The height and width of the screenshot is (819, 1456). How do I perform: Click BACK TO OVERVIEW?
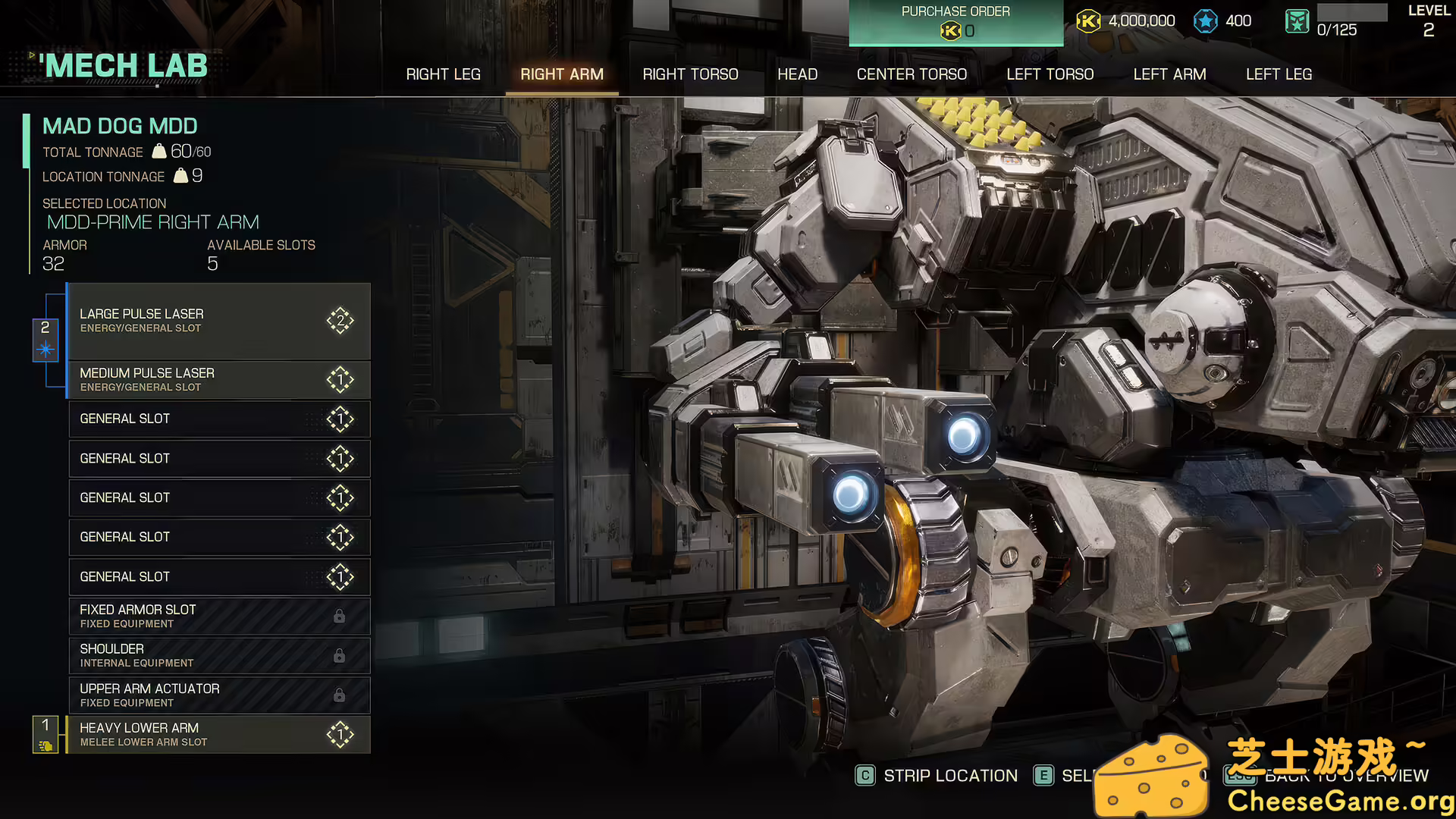1346,775
